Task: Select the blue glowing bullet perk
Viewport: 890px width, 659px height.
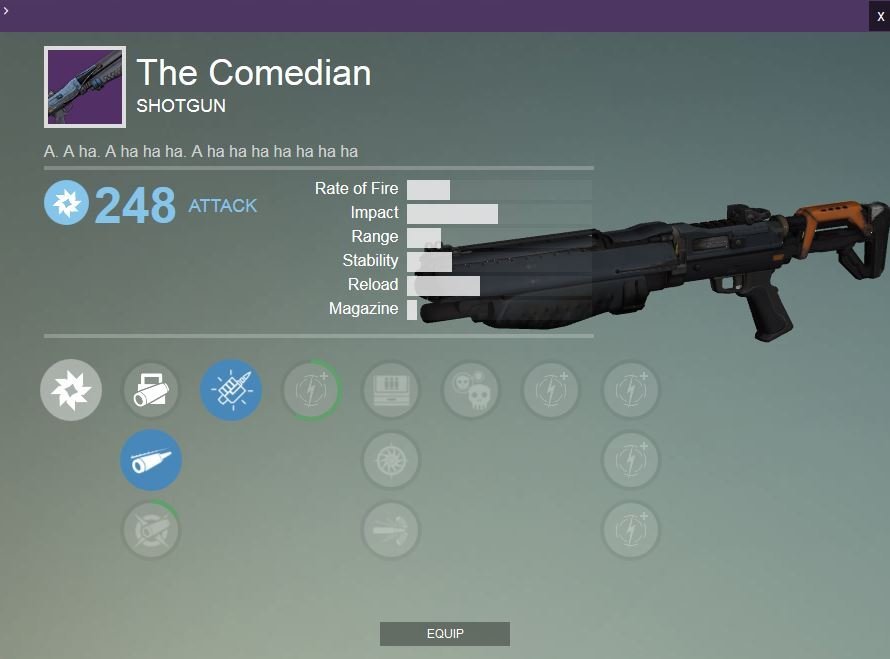Action: (231, 390)
